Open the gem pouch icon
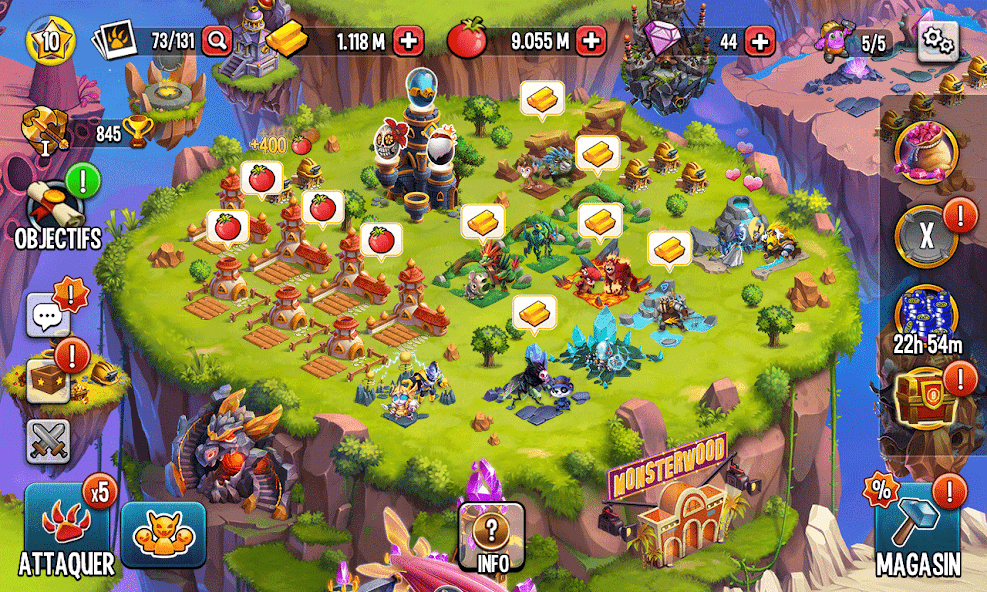Screen dimensions: 987x592 tap(926, 153)
